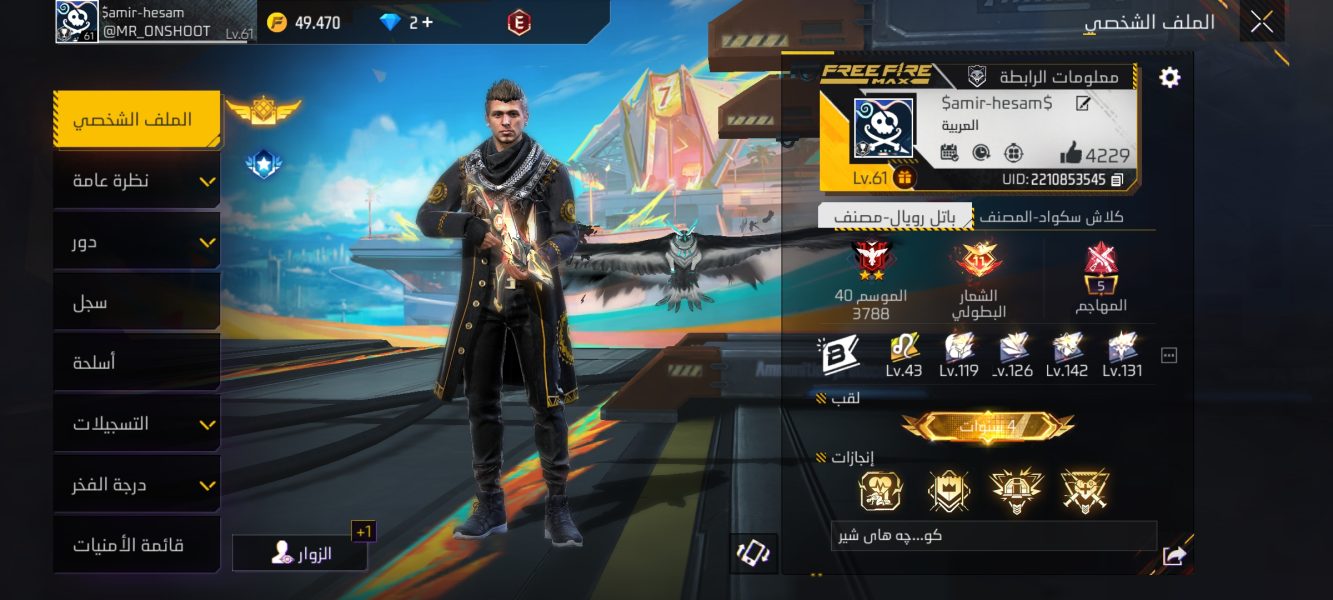
Task: Expand the دور menu entry
Action: click(x=136, y=242)
